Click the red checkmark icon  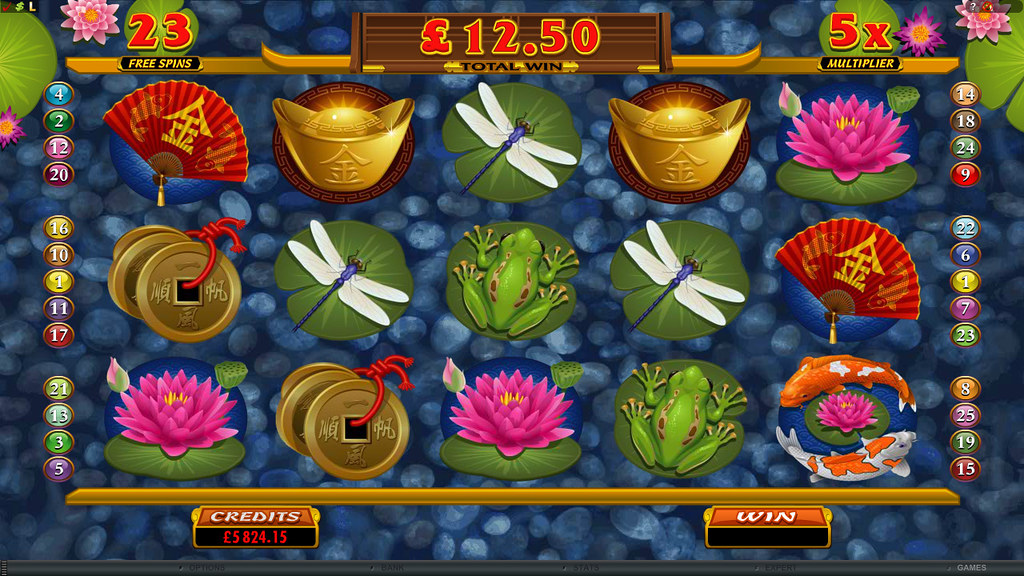(6, 7)
